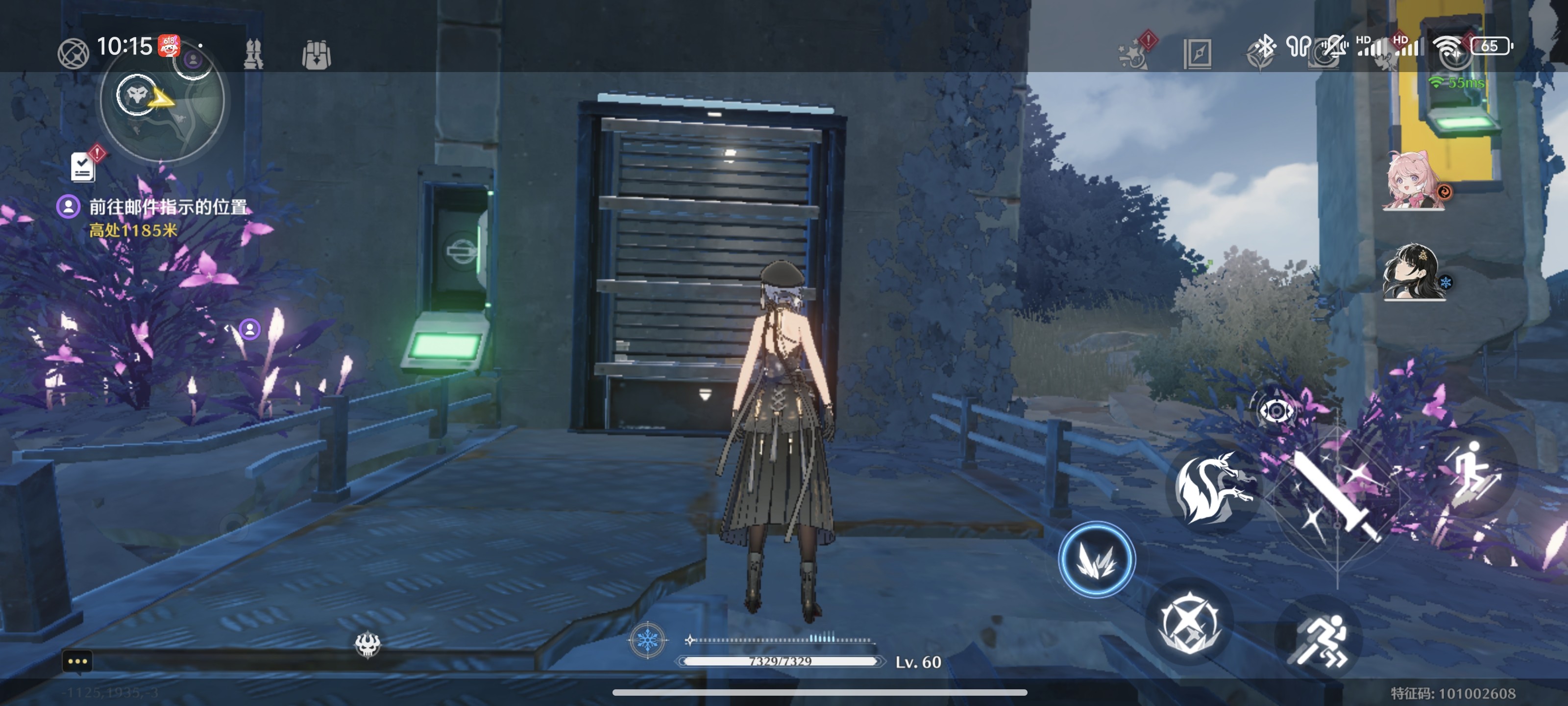This screenshot has width=1568, height=706.
Task: Switch to the pink-haired character portrait
Action: [x=1412, y=181]
